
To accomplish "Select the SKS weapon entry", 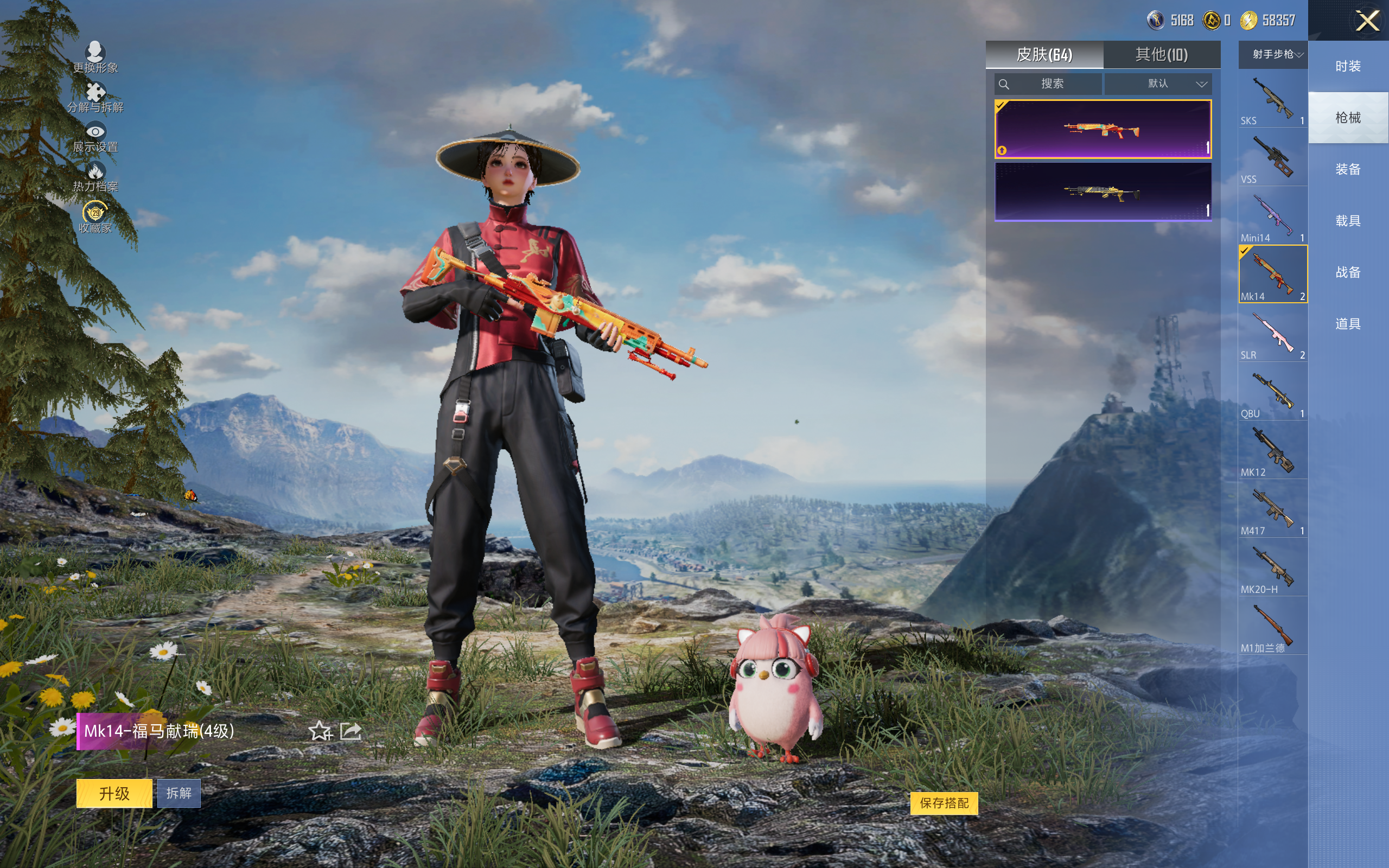I will tap(1272, 100).
